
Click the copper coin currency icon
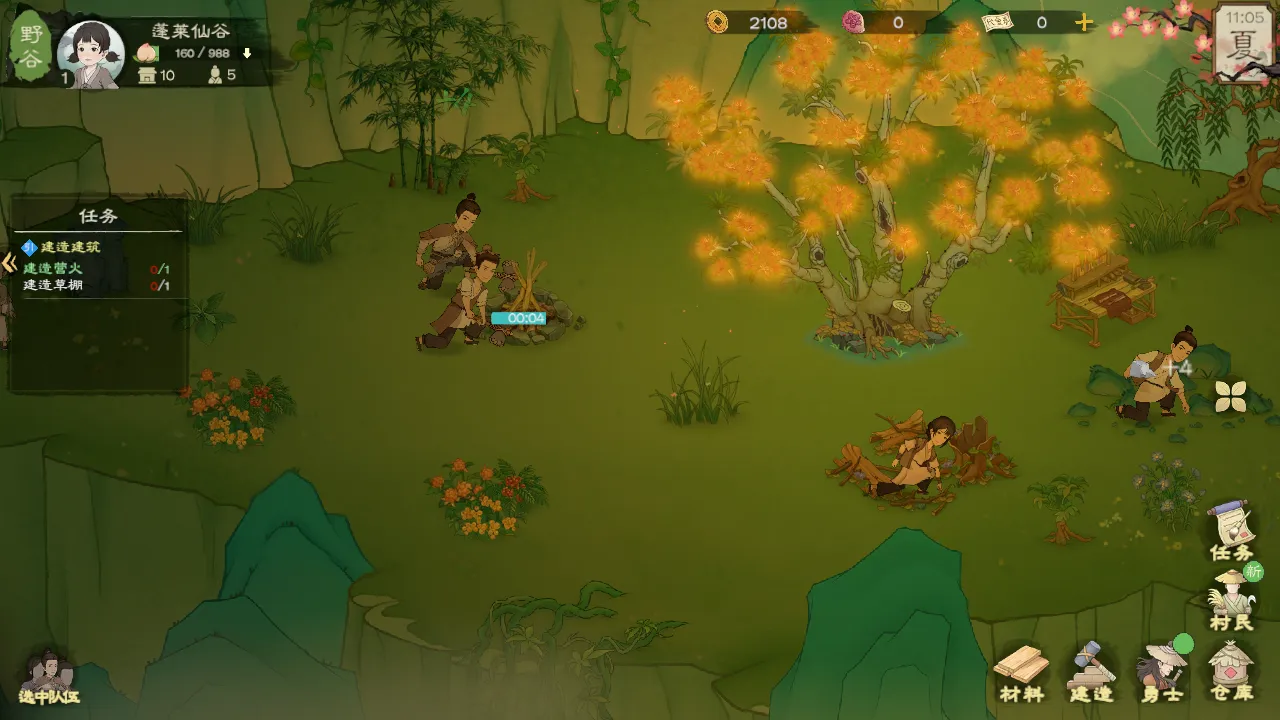[x=717, y=22]
